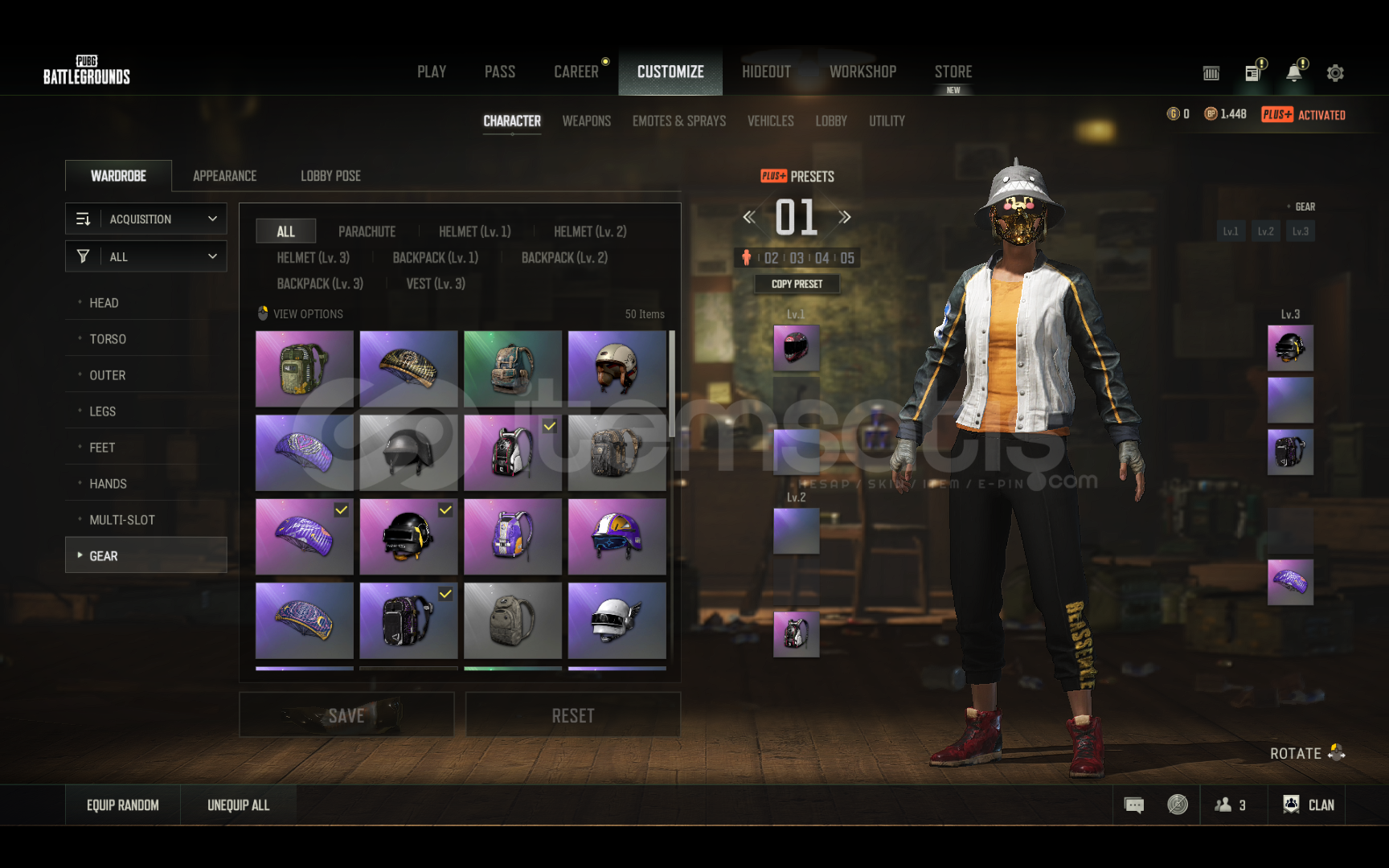Image resolution: width=1389 pixels, height=868 pixels.
Task: Select the Torso wardrobe category
Action: pos(108,339)
